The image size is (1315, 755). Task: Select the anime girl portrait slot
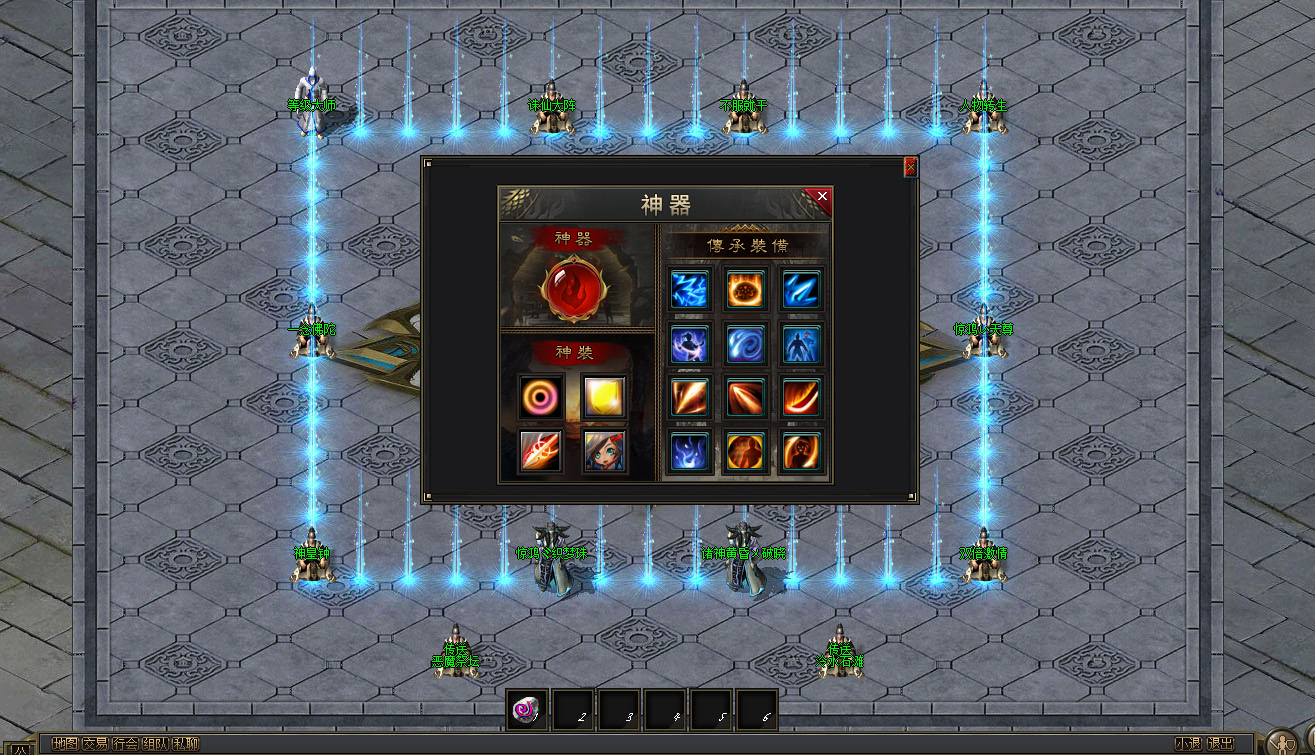click(x=605, y=451)
